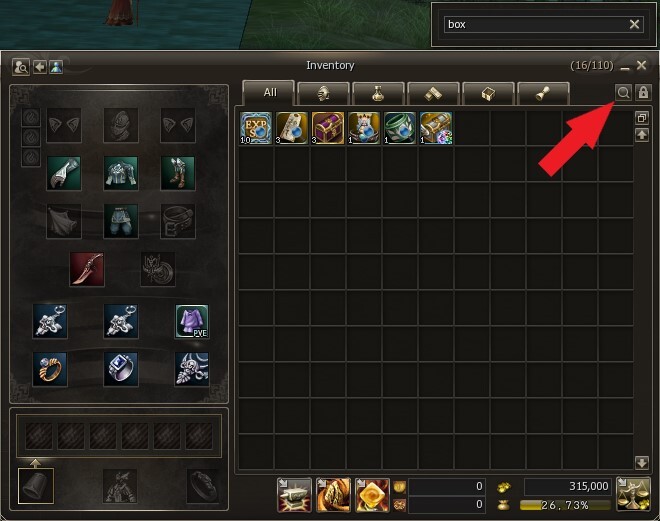This screenshot has height=521, width=660.
Task: Select the EXP scroll item stack
Action: click(257, 127)
